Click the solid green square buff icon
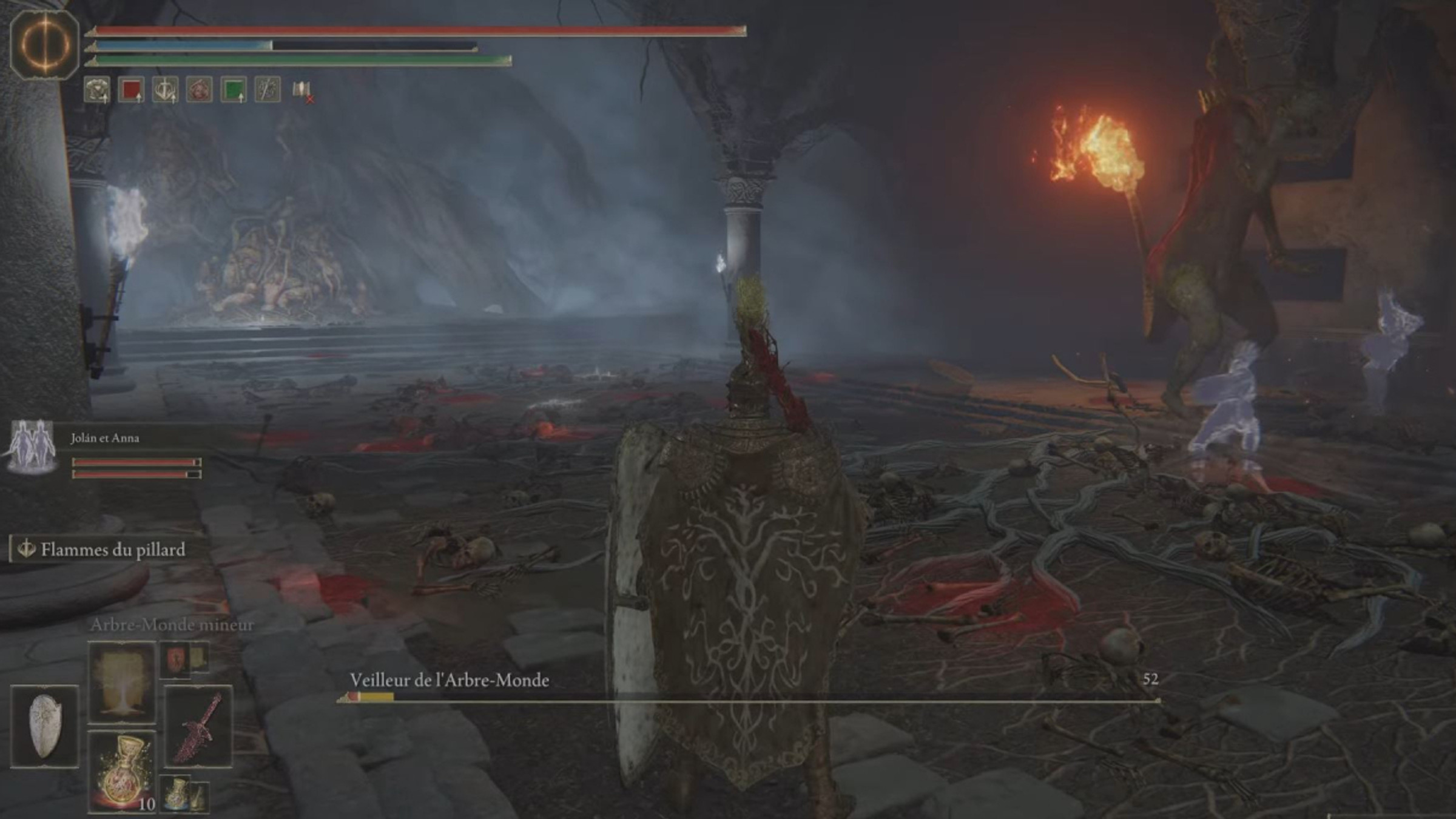The width and height of the screenshot is (1456, 819). (x=234, y=90)
